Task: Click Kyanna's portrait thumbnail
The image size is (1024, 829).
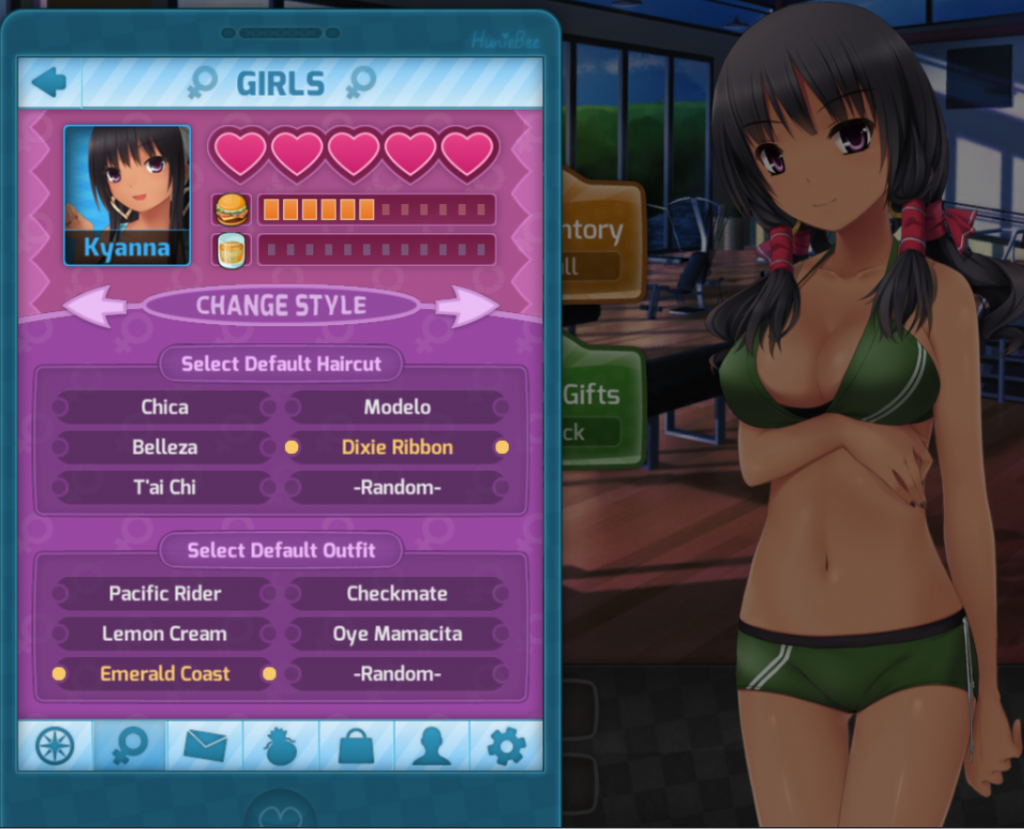Action: 127,195
